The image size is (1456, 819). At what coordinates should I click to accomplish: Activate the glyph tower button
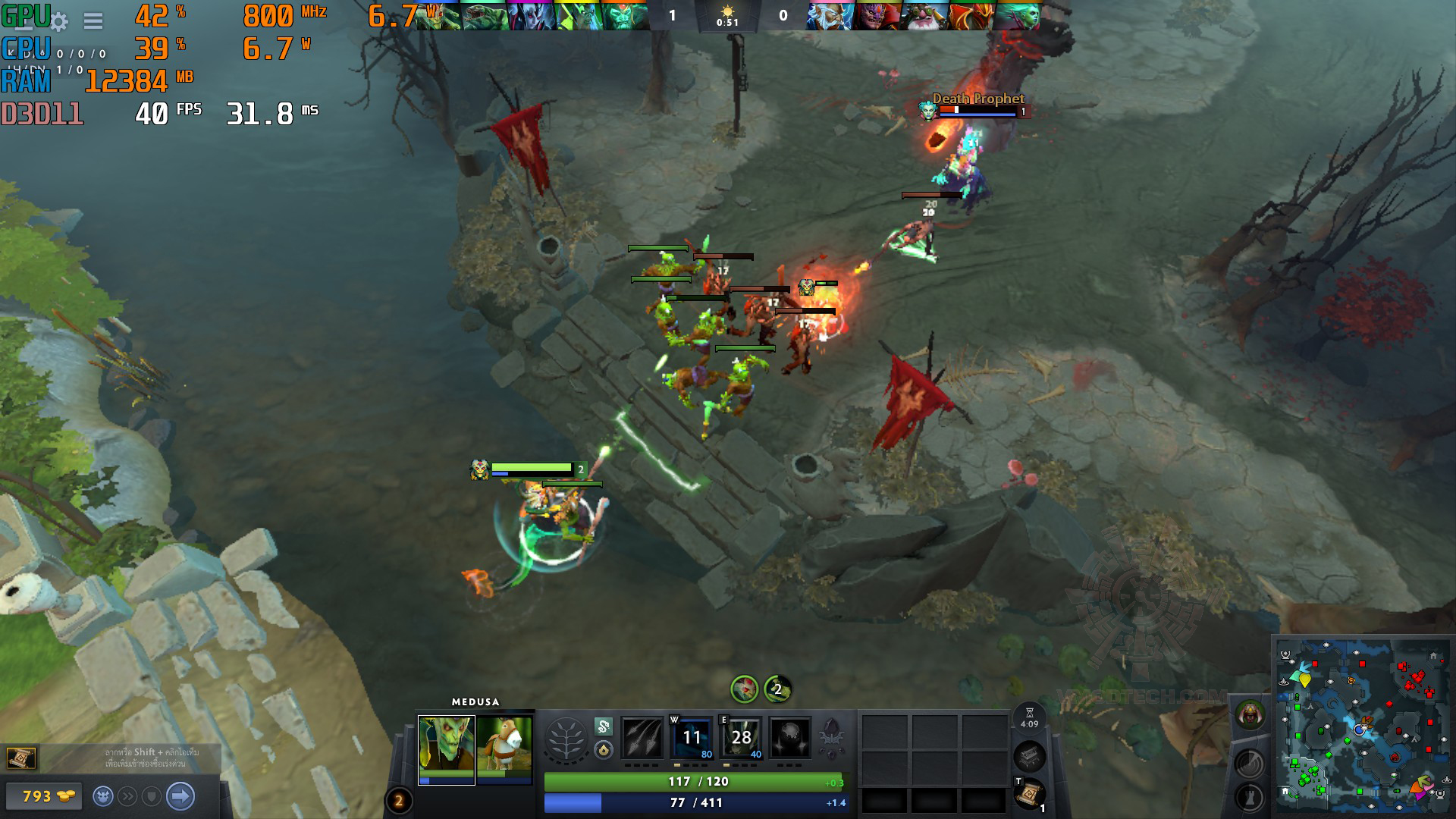[1249, 797]
